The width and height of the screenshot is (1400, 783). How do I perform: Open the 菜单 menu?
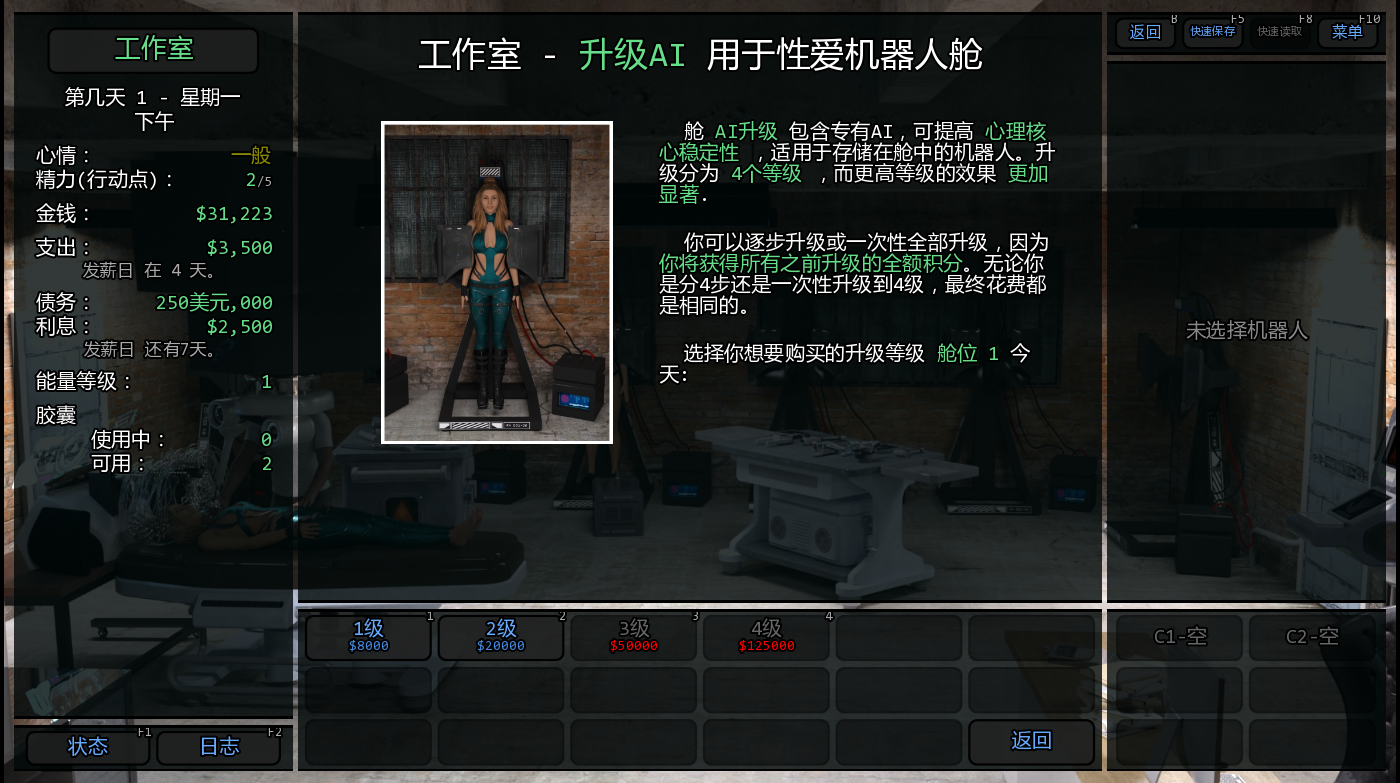click(x=1347, y=33)
